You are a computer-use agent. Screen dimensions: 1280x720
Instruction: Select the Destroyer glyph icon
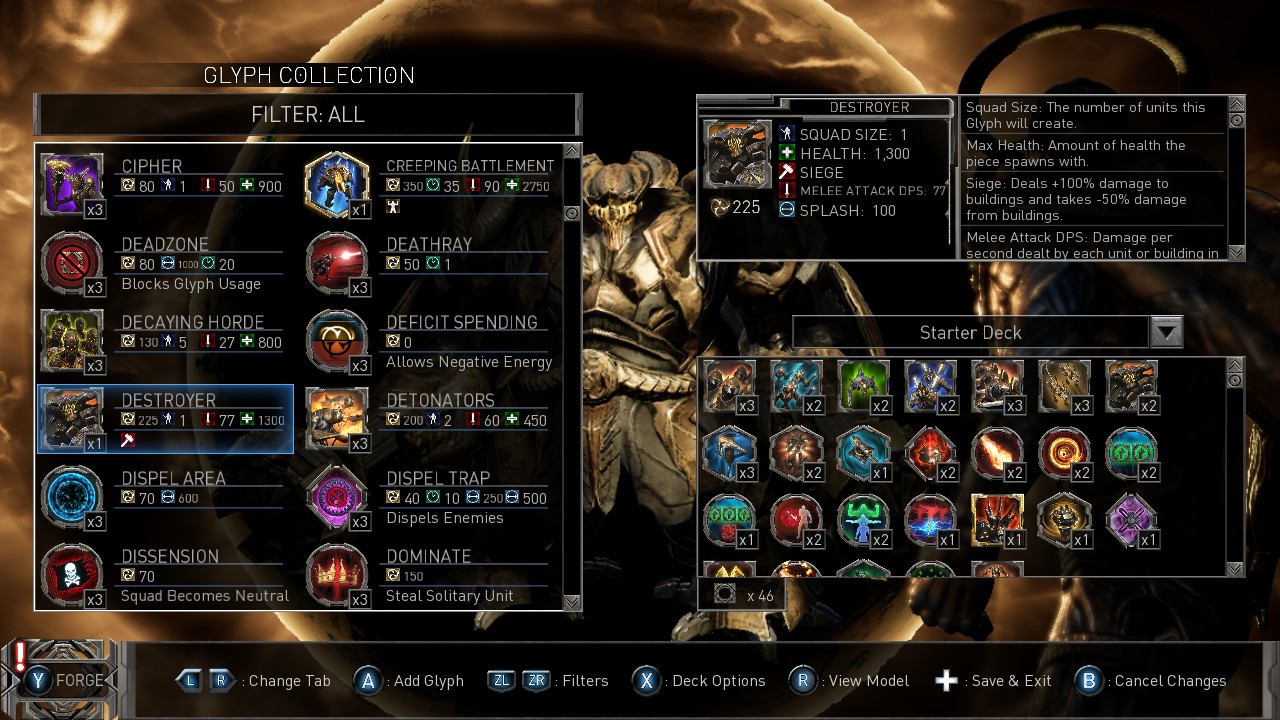click(71, 418)
